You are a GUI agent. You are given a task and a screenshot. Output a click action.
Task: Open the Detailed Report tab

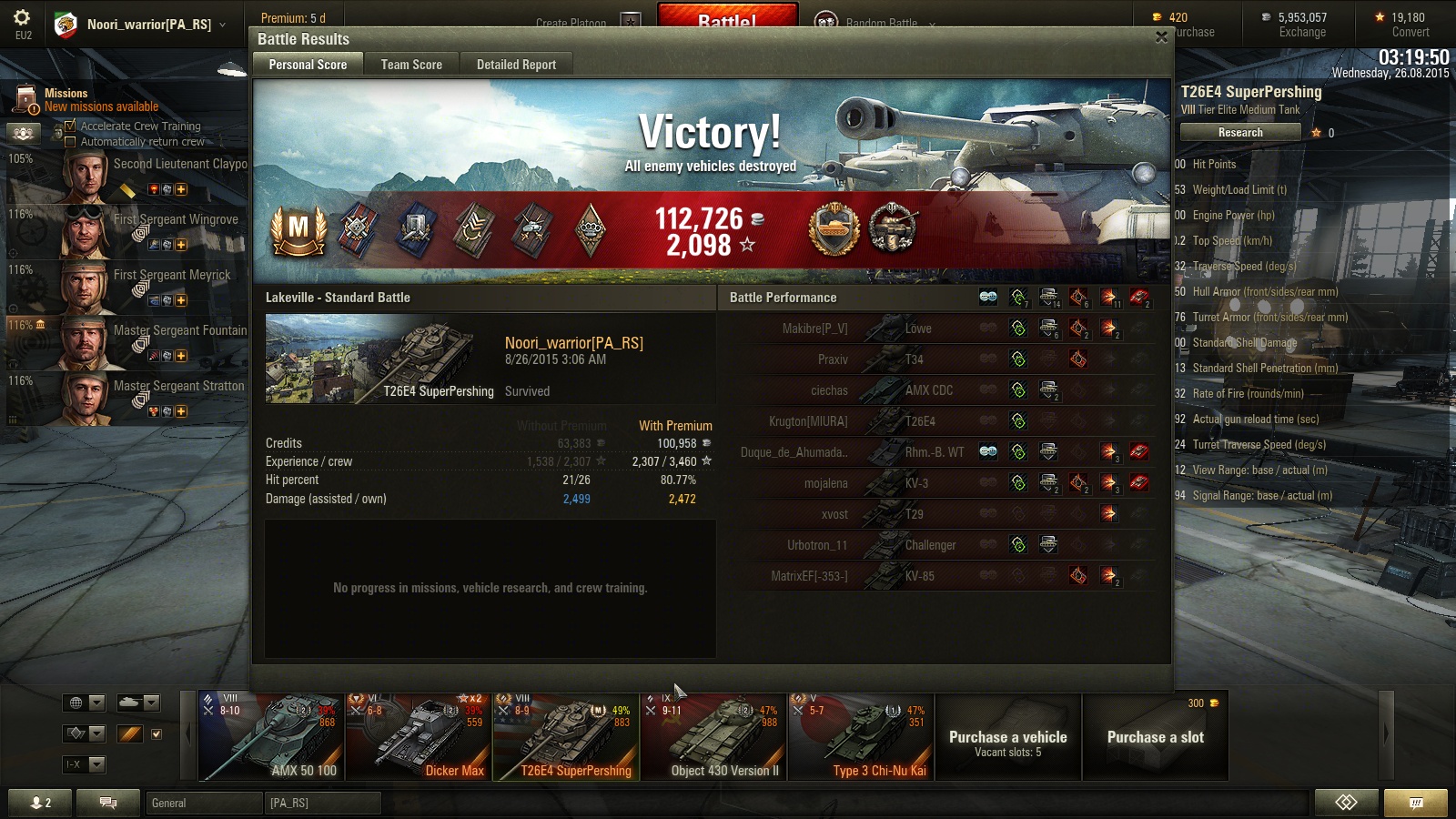coord(516,65)
